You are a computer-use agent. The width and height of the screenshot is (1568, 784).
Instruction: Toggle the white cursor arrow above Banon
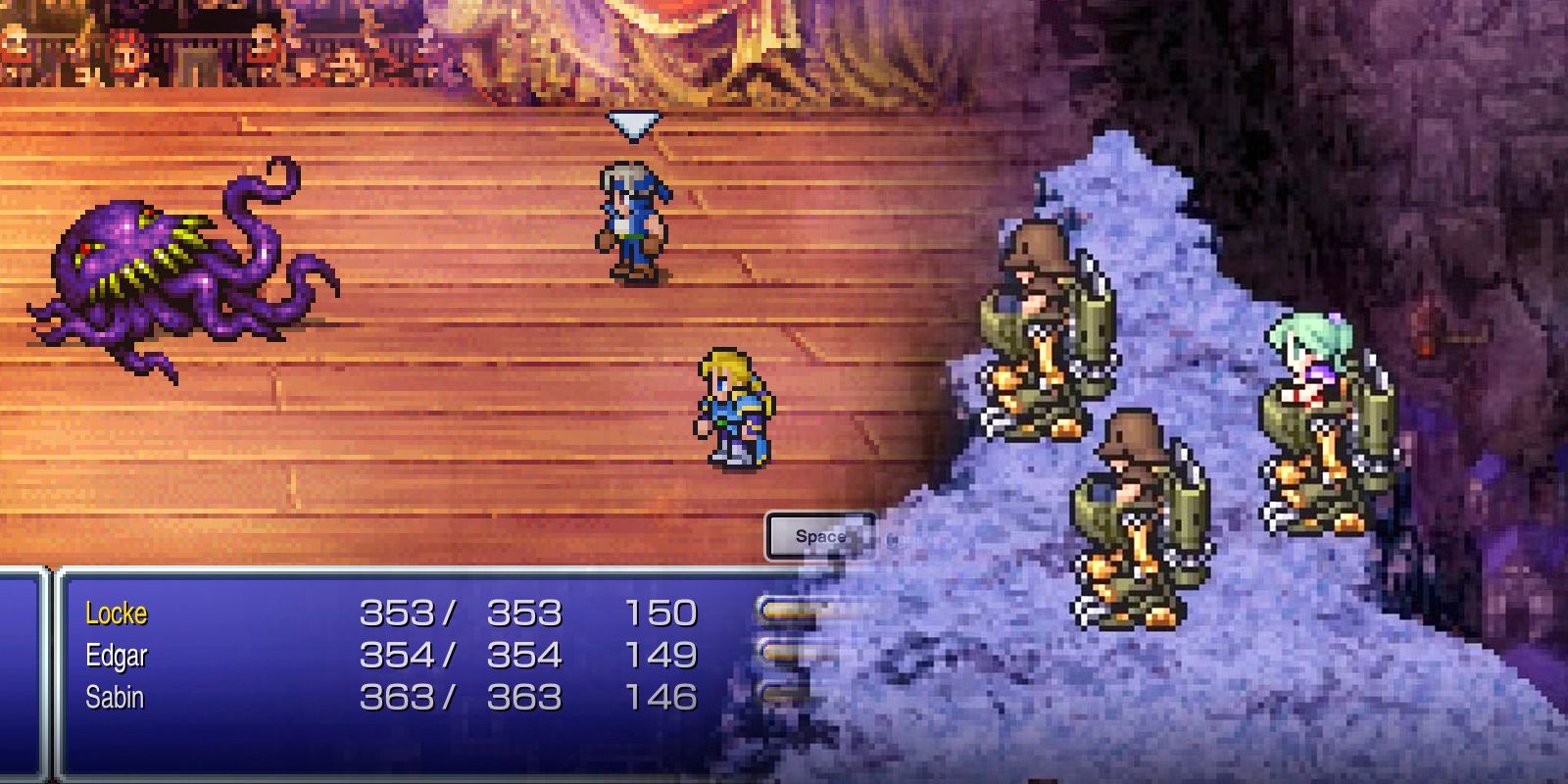coord(632,125)
